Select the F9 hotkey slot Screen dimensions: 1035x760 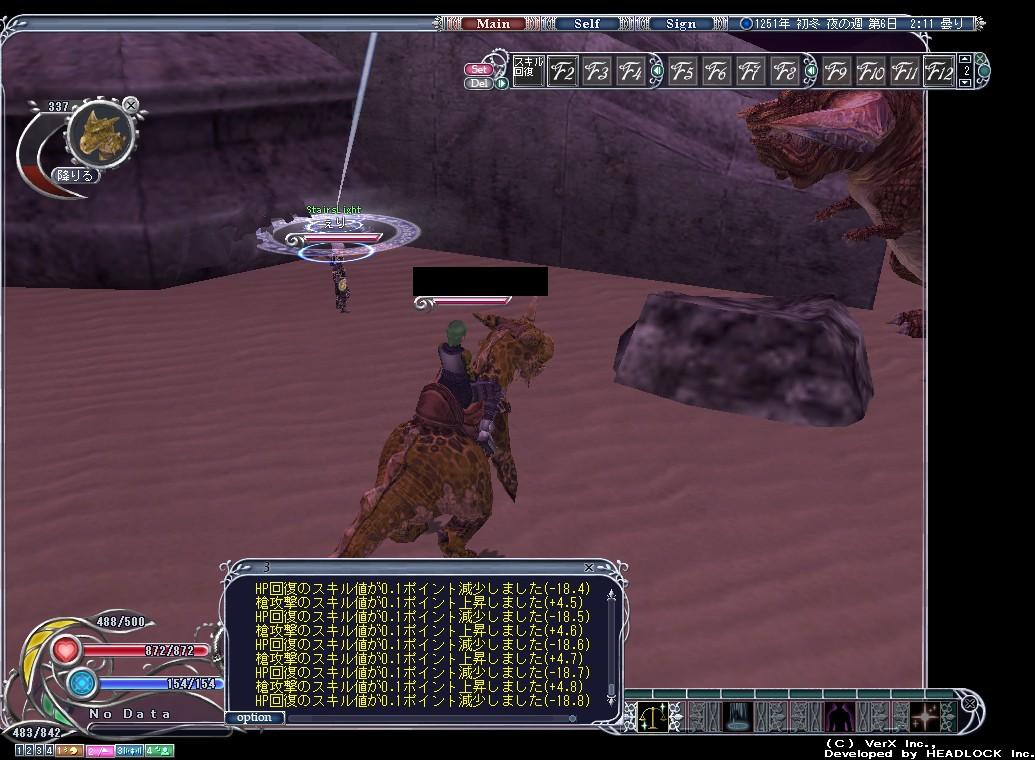836,72
